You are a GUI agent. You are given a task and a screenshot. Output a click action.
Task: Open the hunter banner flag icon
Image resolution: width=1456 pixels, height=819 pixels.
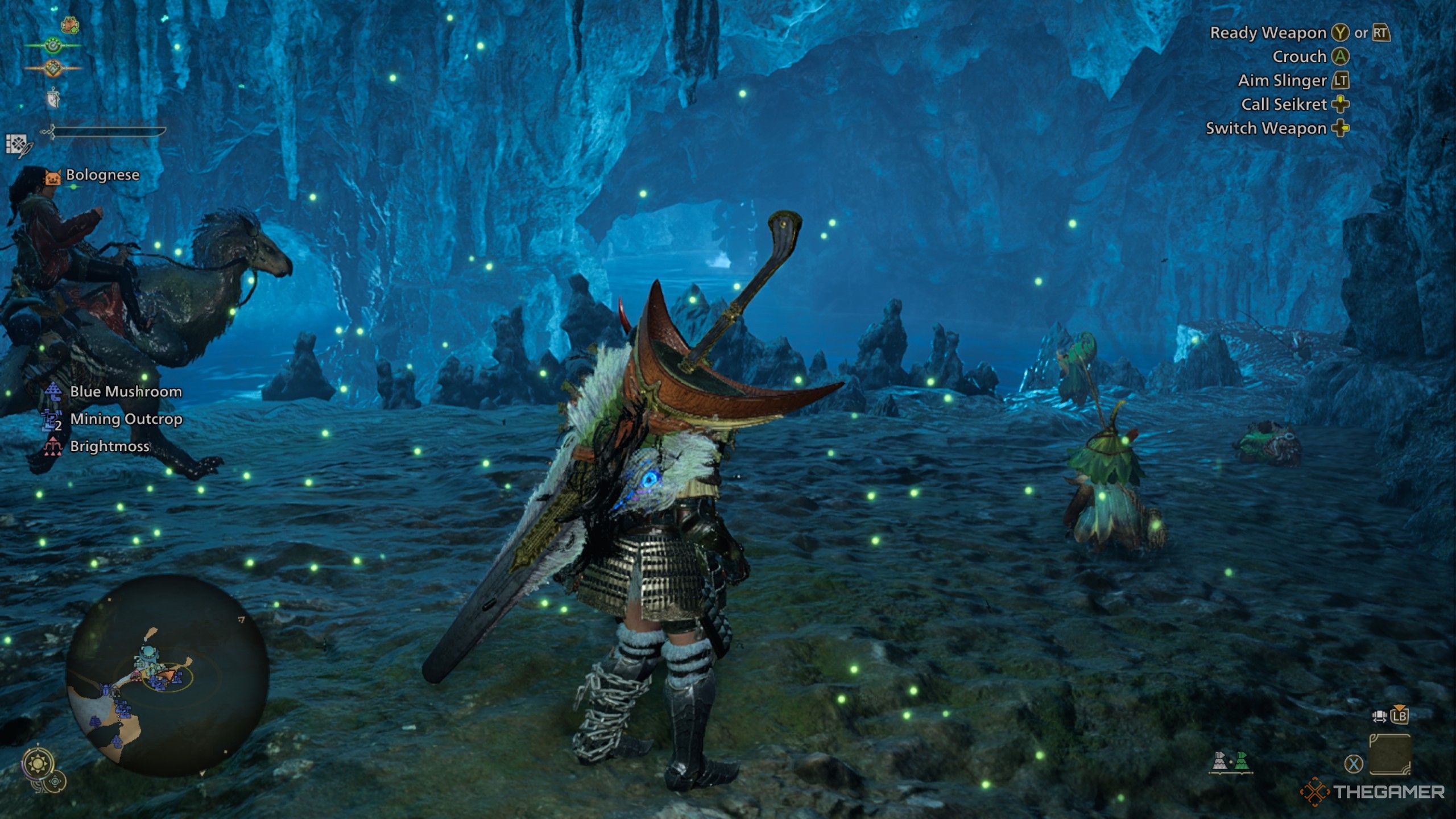[x=53, y=100]
